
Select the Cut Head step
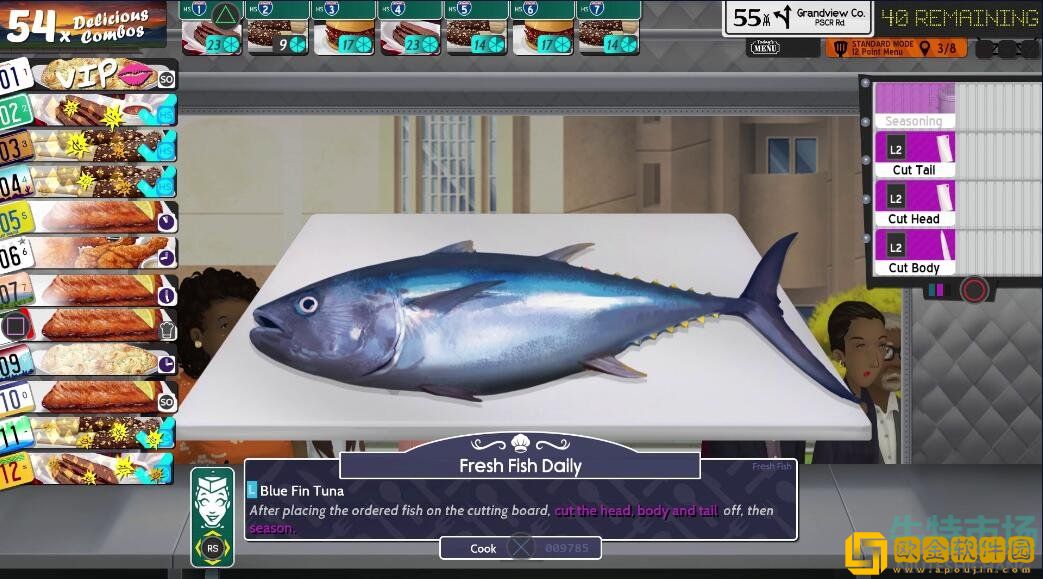(x=914, y=204)
